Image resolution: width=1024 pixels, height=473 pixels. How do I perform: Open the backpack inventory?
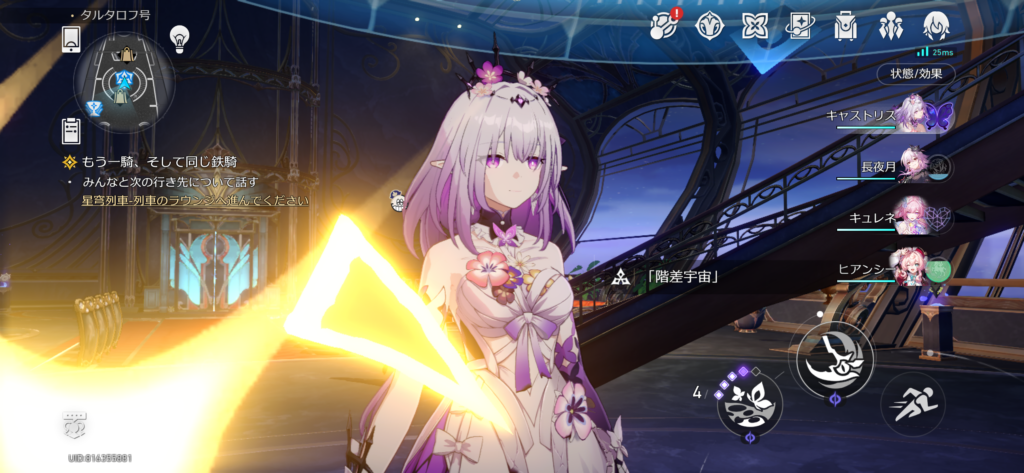(845, 25)
